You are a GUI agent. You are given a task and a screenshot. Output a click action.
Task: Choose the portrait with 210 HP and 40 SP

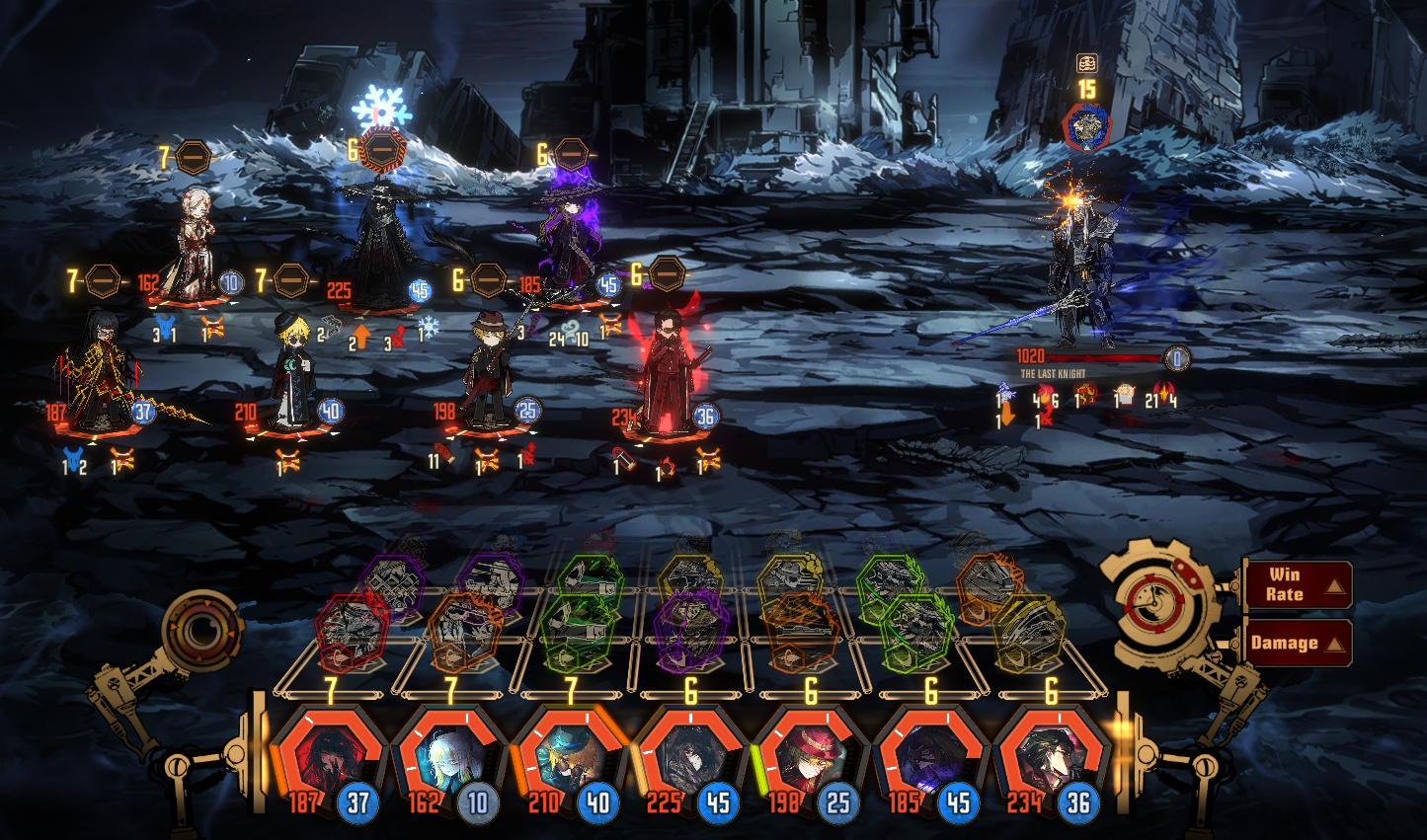tap(570, 760)
